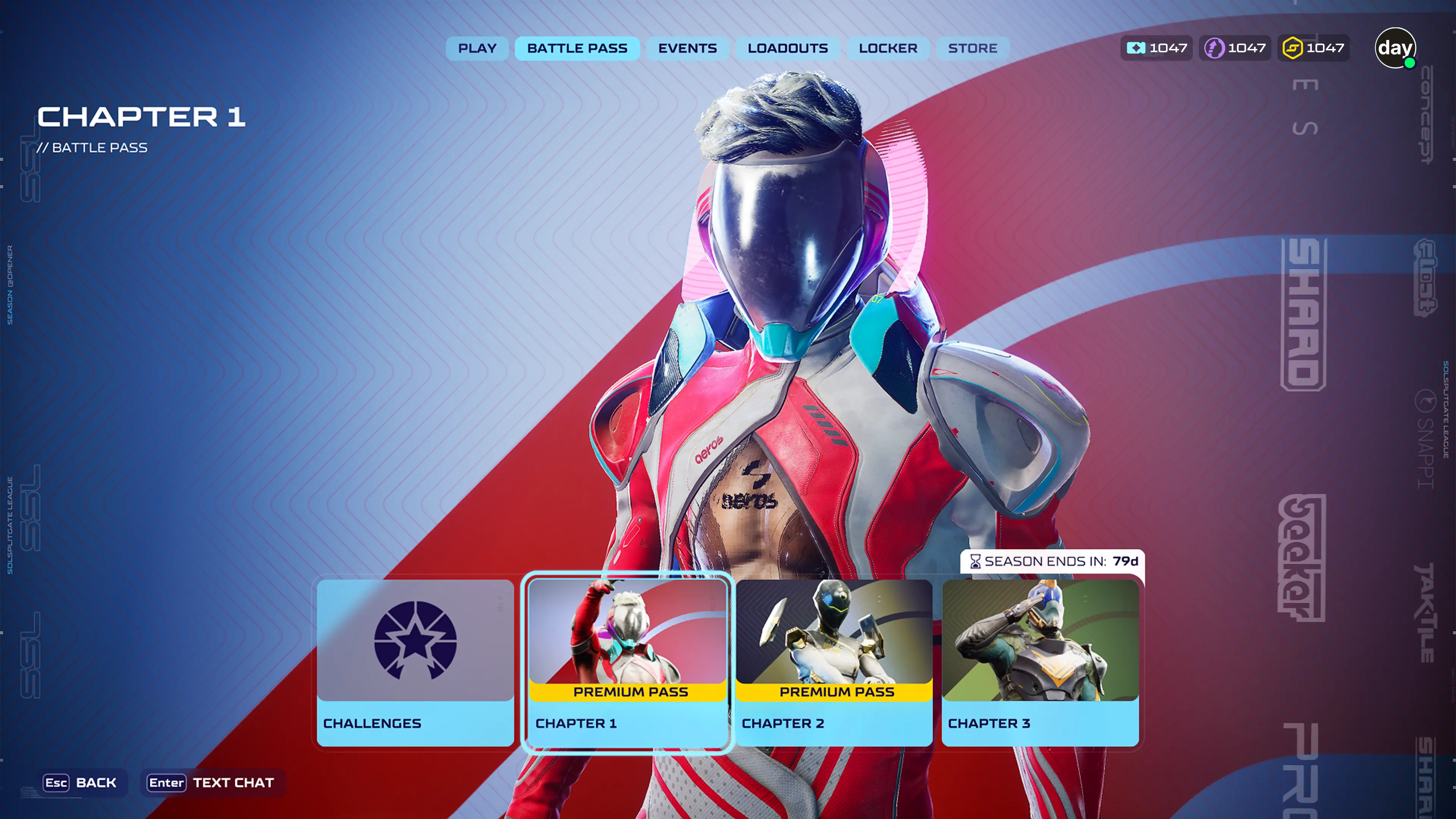Open the Battle Pass tab
The height and width of the screenshot is (819, 1456).
pyautogui.click(x=577, y=49)
